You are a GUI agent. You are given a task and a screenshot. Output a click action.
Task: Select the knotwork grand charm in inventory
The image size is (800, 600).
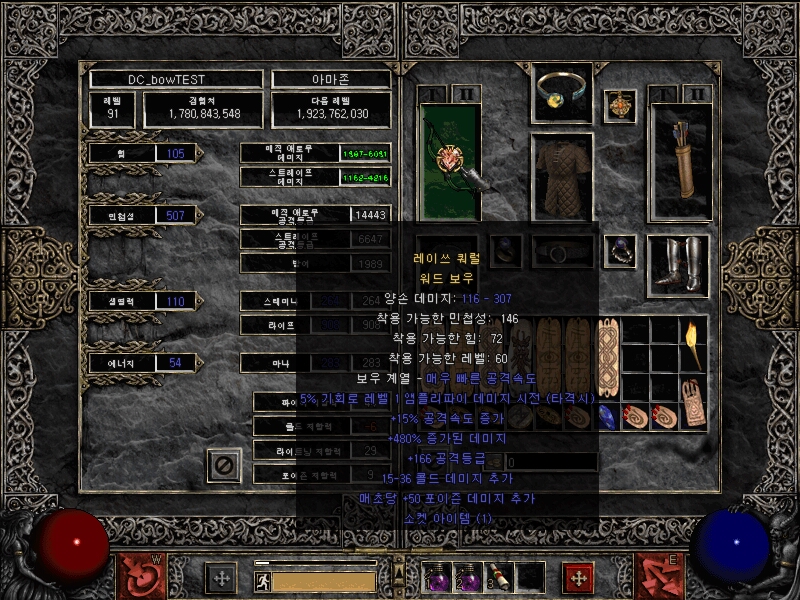click(x=607, y=358)
